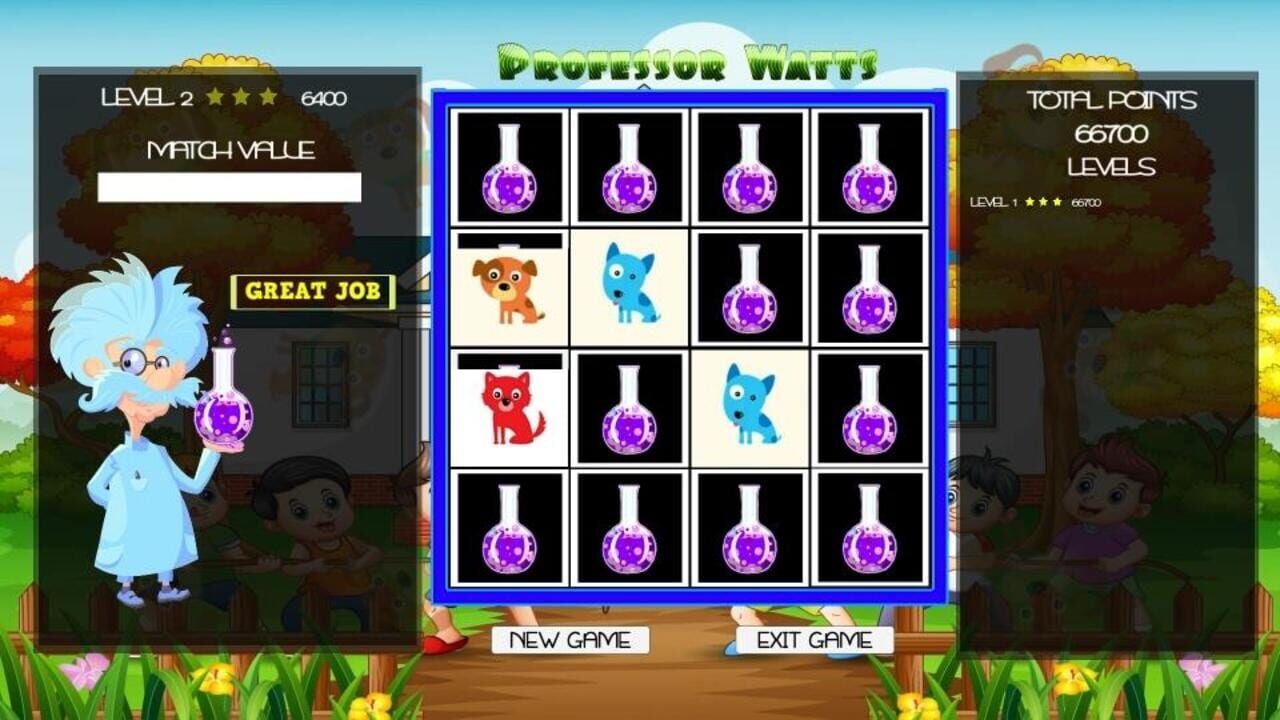Click the Match Value input box

point(230,184)
